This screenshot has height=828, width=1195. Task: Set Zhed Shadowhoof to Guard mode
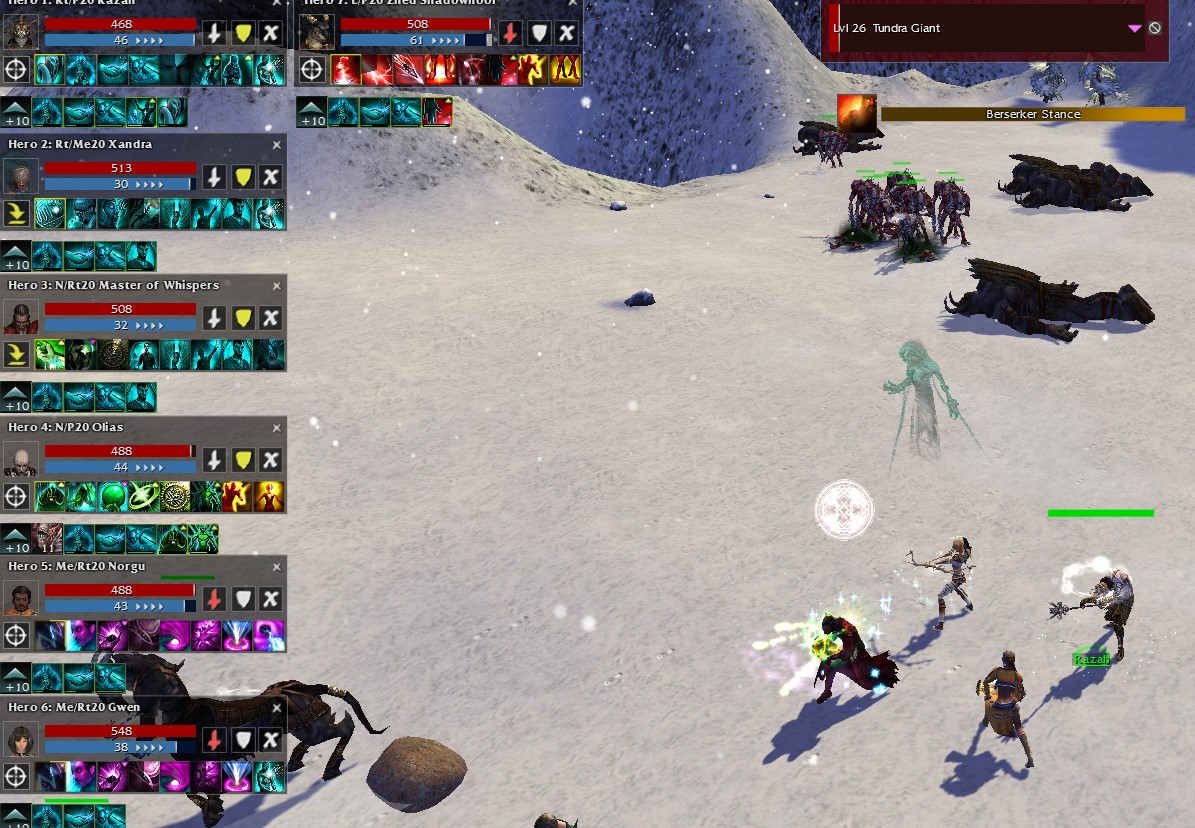click(538, 33)
